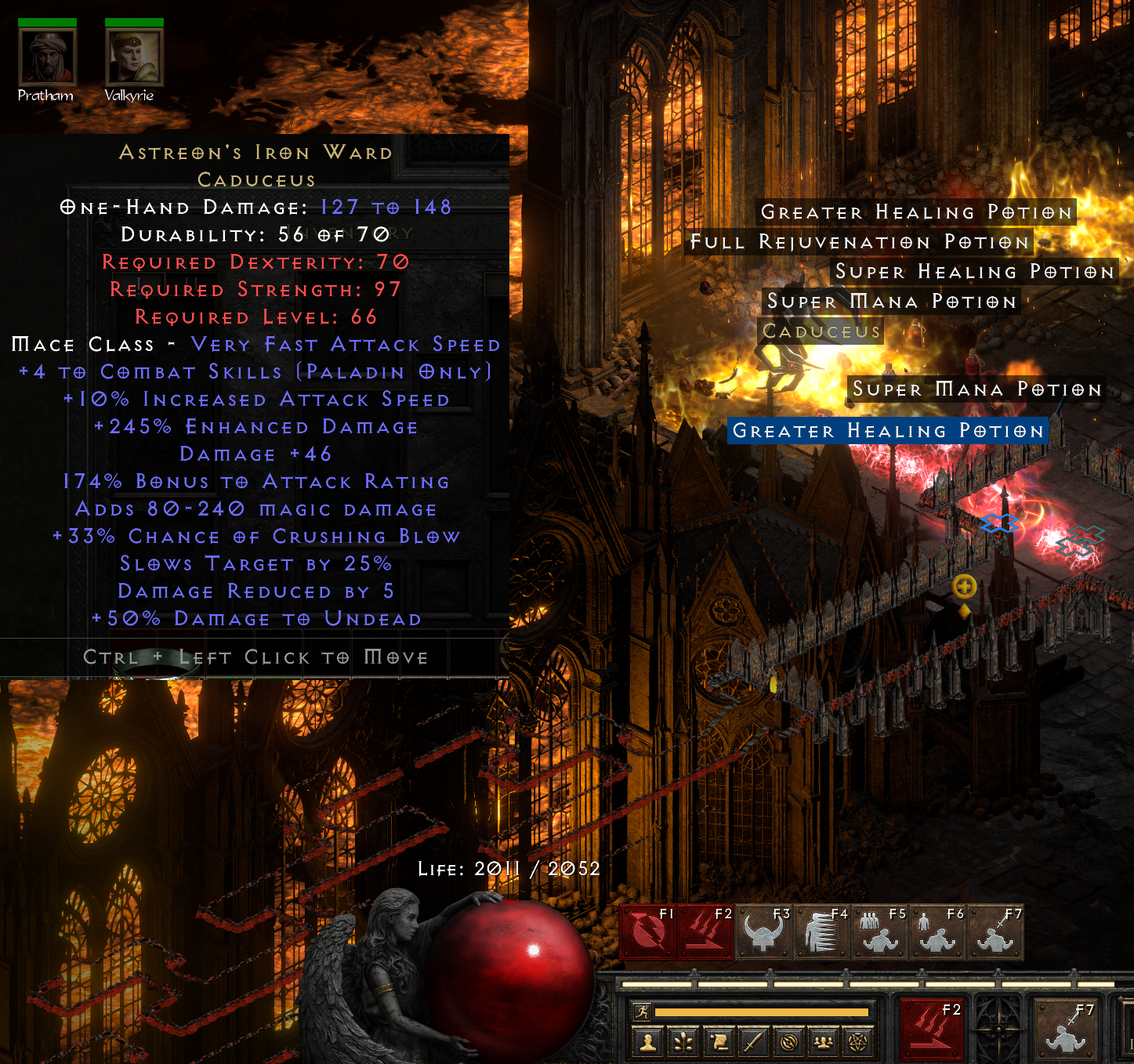
Task: Open the party screen button
Action: click(823, 1042)
